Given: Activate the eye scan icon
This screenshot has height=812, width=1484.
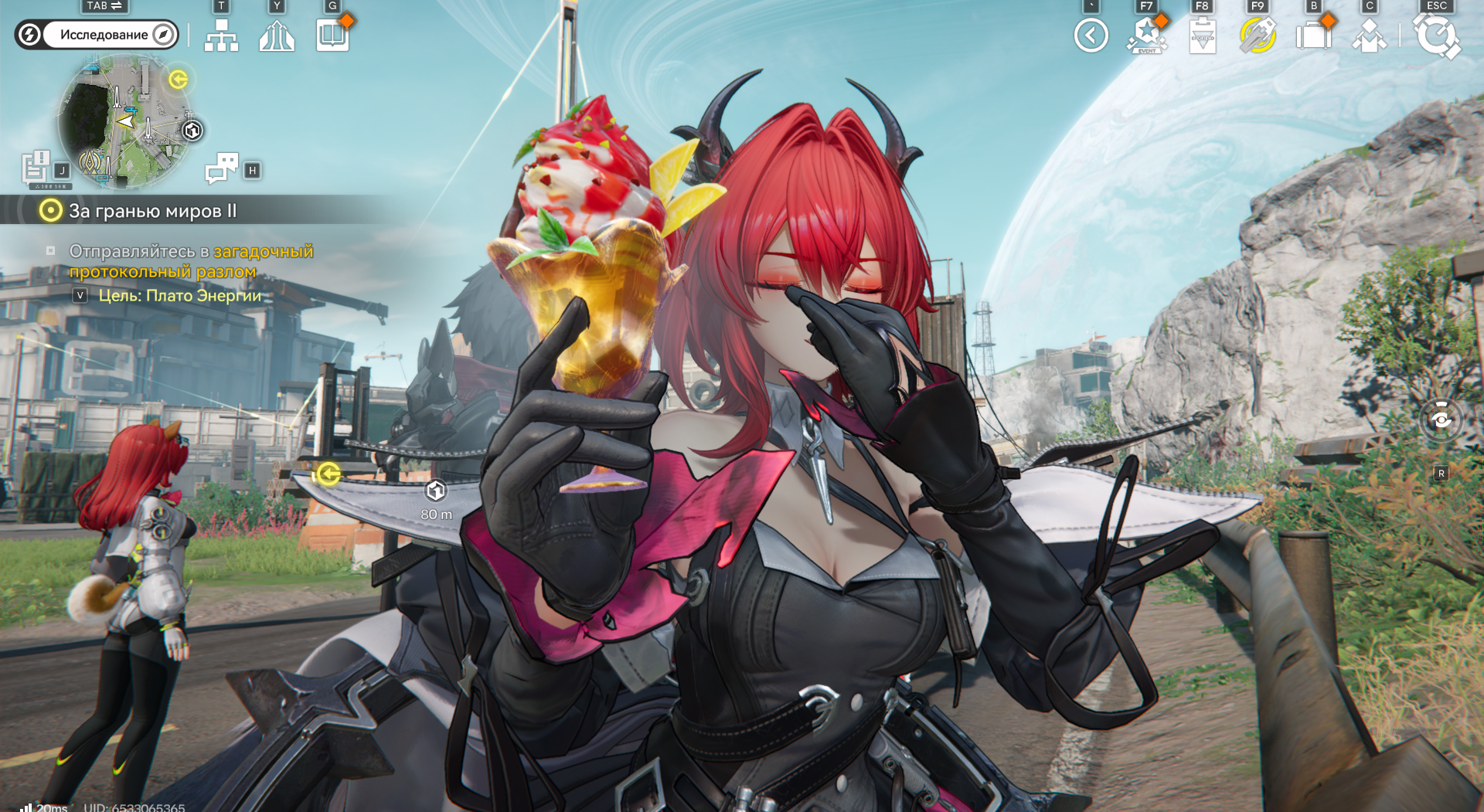Looking at the screenshot, I should pyautogui.click(x=1441, y=420).
